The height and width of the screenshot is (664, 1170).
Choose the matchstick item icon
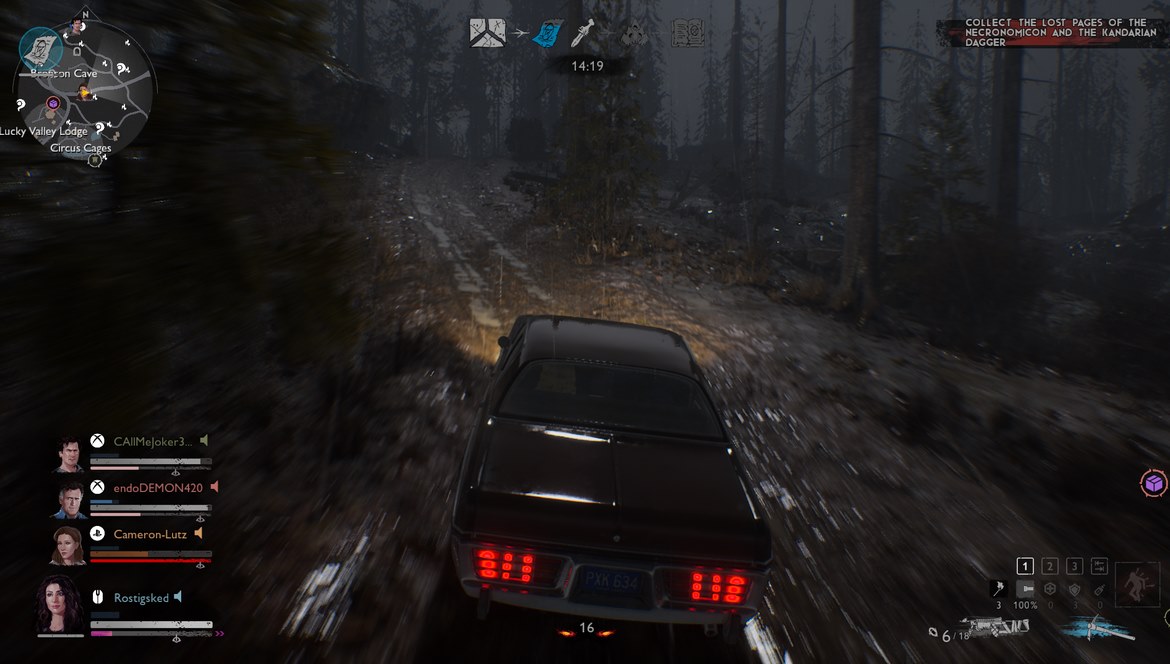tap(998, 589)
